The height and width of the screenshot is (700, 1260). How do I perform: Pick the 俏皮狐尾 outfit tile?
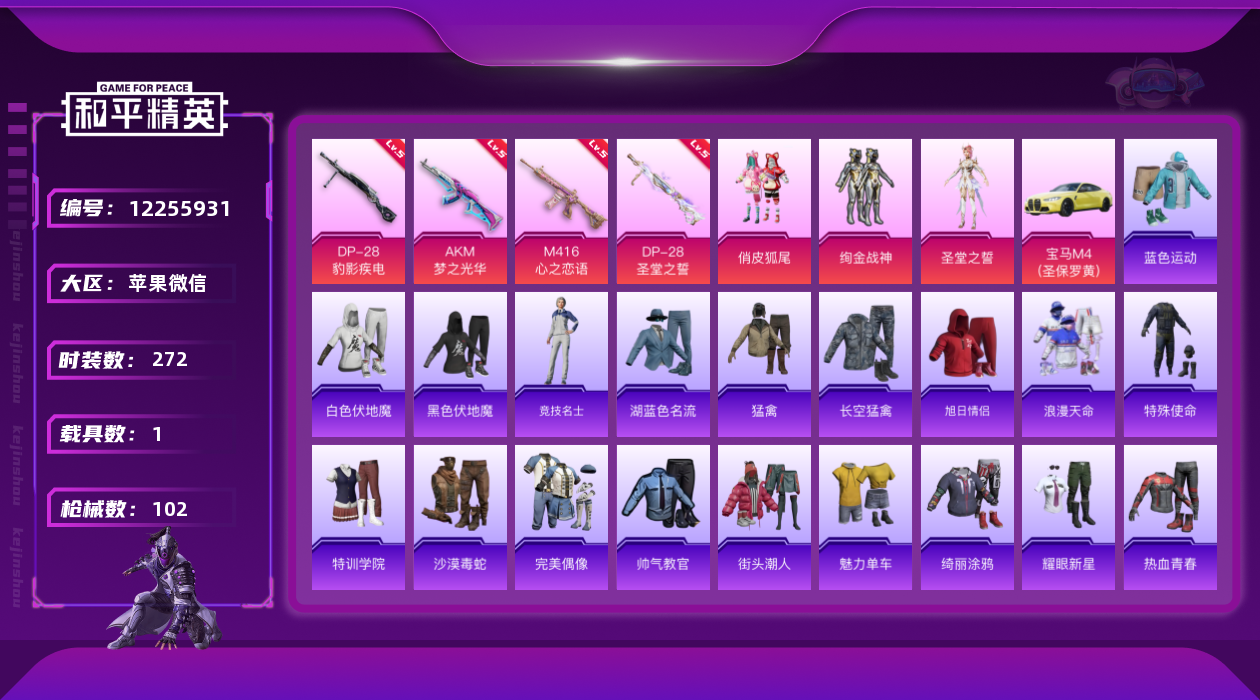[764, 210]
